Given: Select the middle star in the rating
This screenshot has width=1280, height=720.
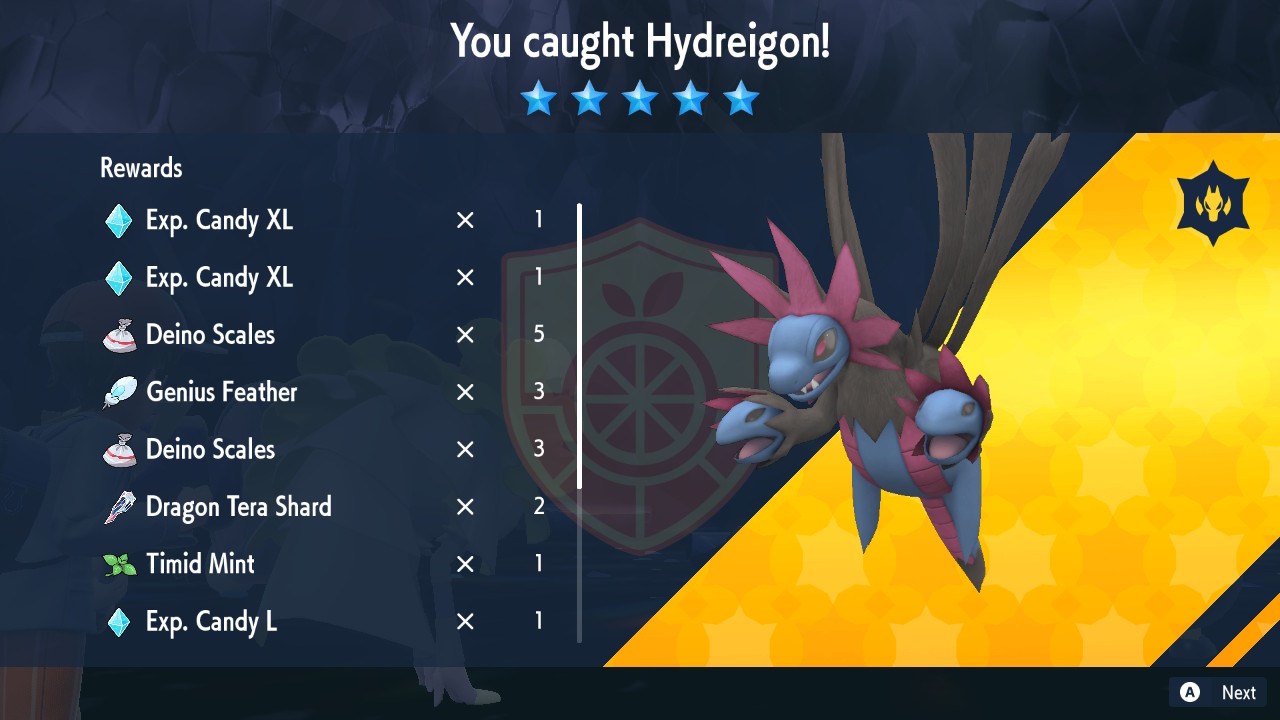Looking at the screenshot, I should (x=640, y=98).
